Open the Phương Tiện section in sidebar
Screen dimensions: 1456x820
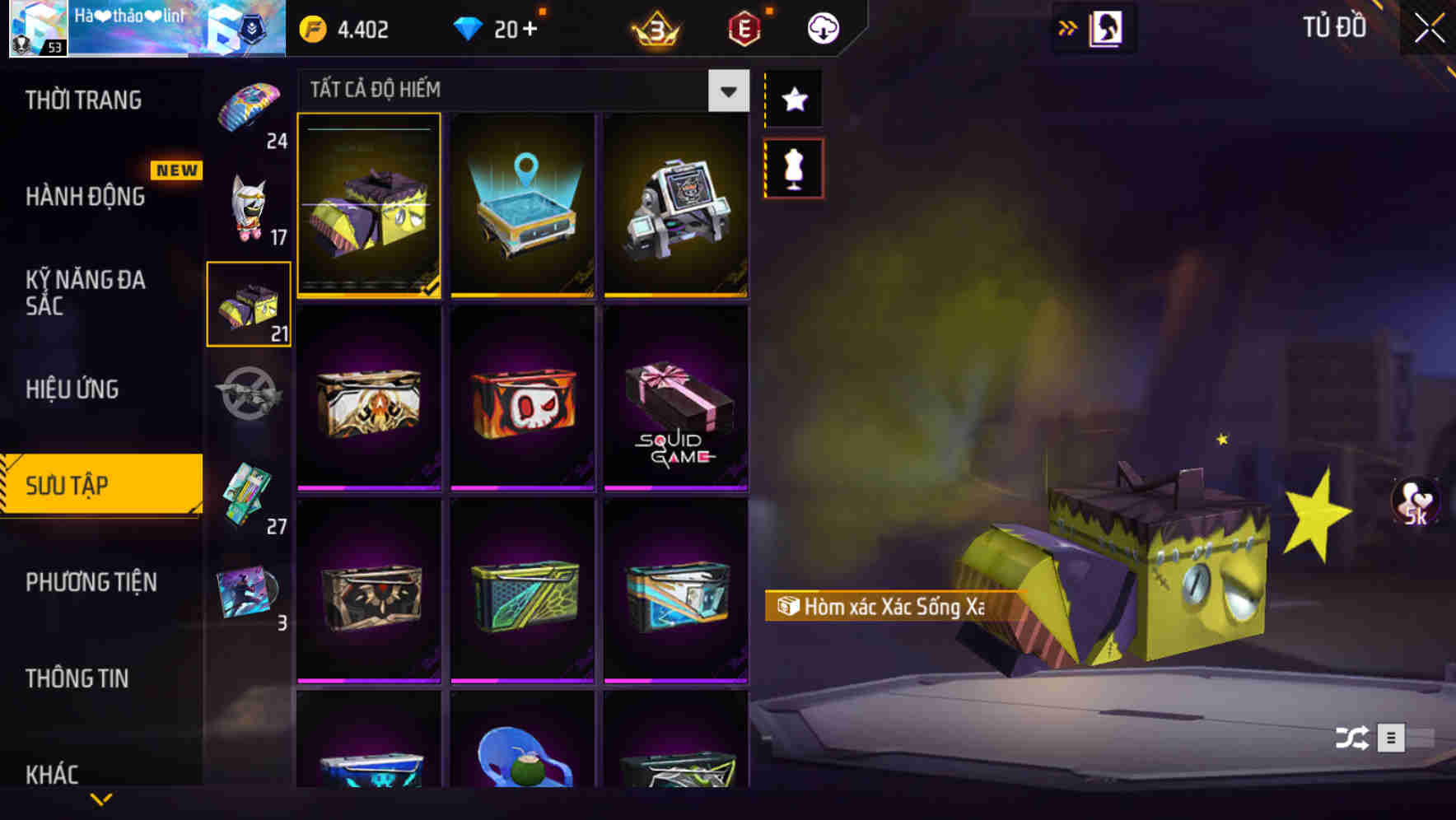91,583
